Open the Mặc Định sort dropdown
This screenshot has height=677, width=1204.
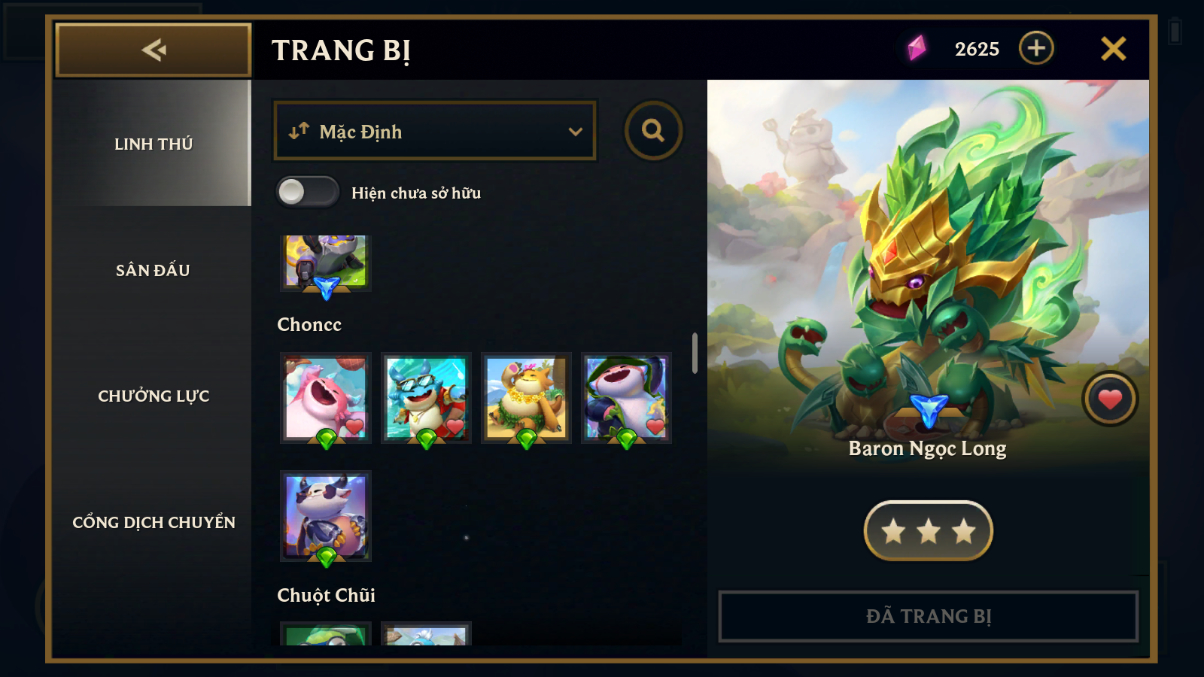click(x=435, y=131)
